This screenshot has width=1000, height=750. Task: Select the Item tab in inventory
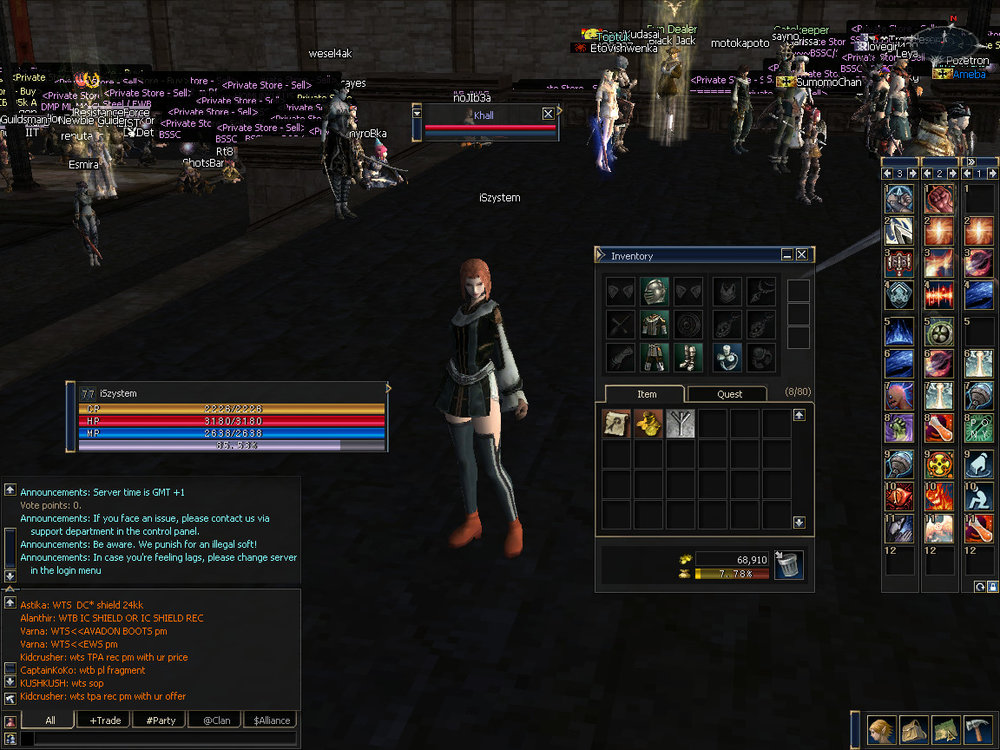(x=647, y=394)
